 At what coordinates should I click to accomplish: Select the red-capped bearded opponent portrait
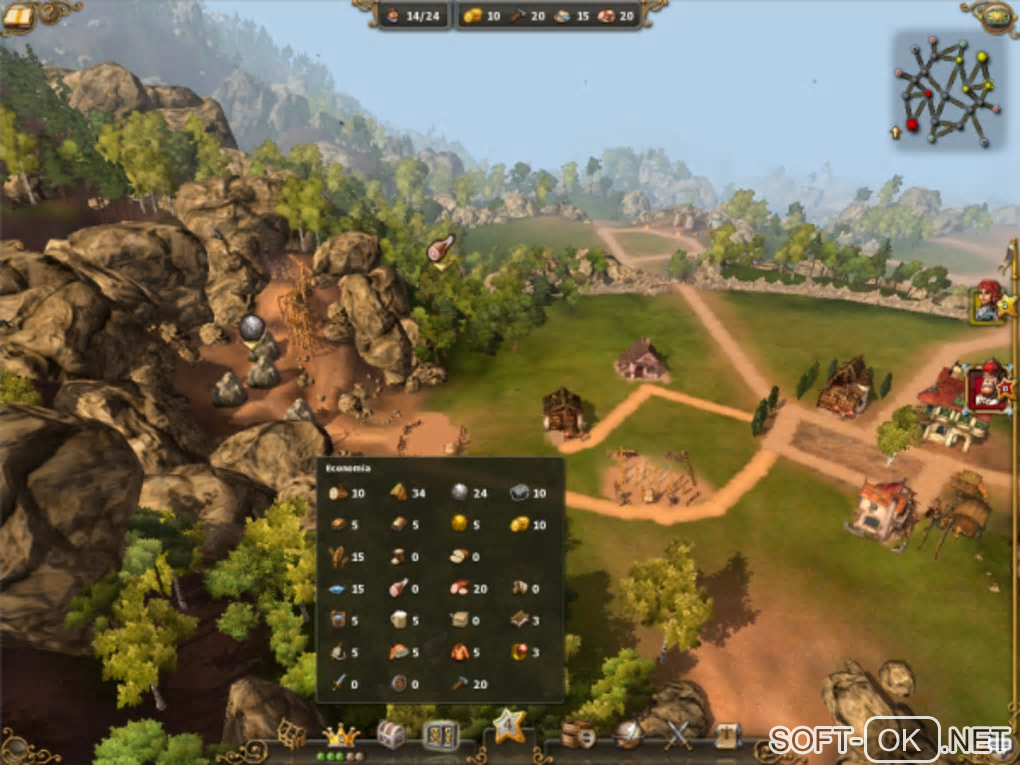pos(986,388)
